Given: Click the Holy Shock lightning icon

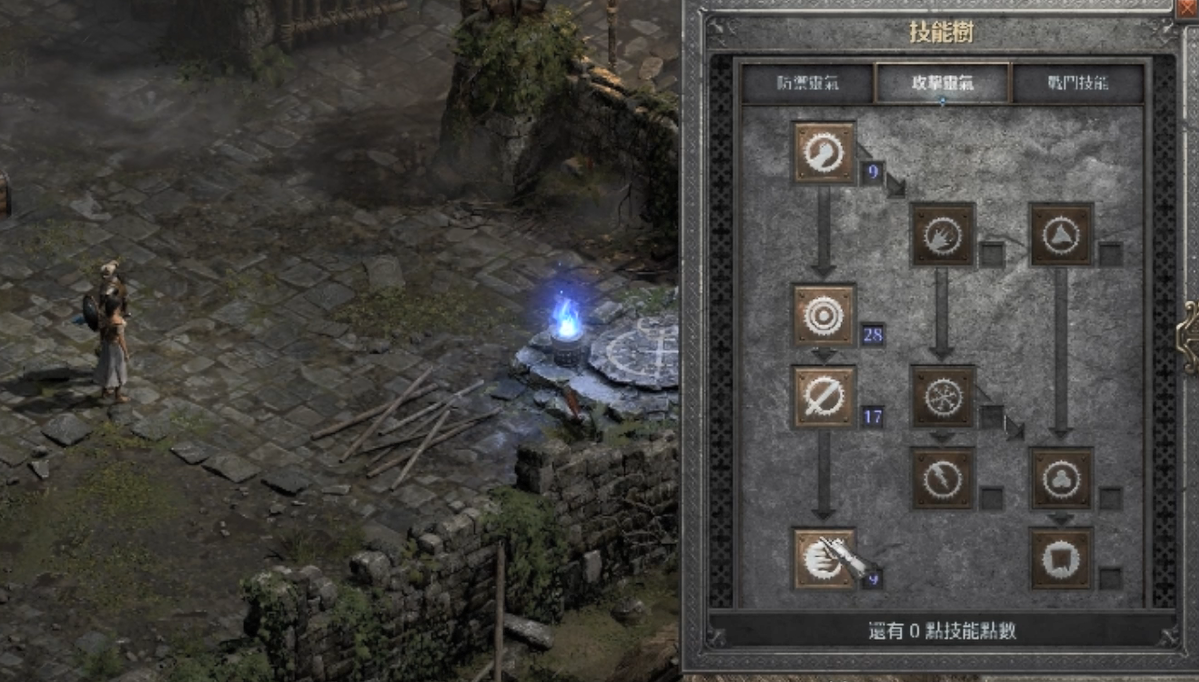Looking at the screenshot, I should click(943, 478).
